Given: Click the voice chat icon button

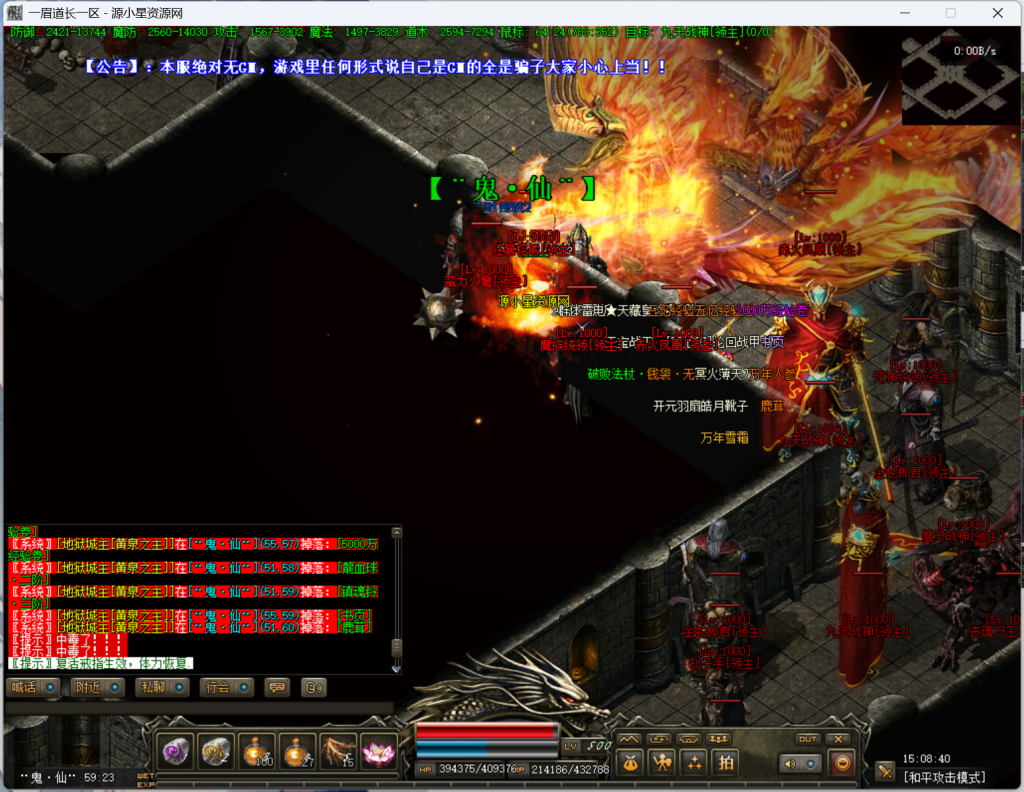Looking at the screenshot, I should click(314, 687).
